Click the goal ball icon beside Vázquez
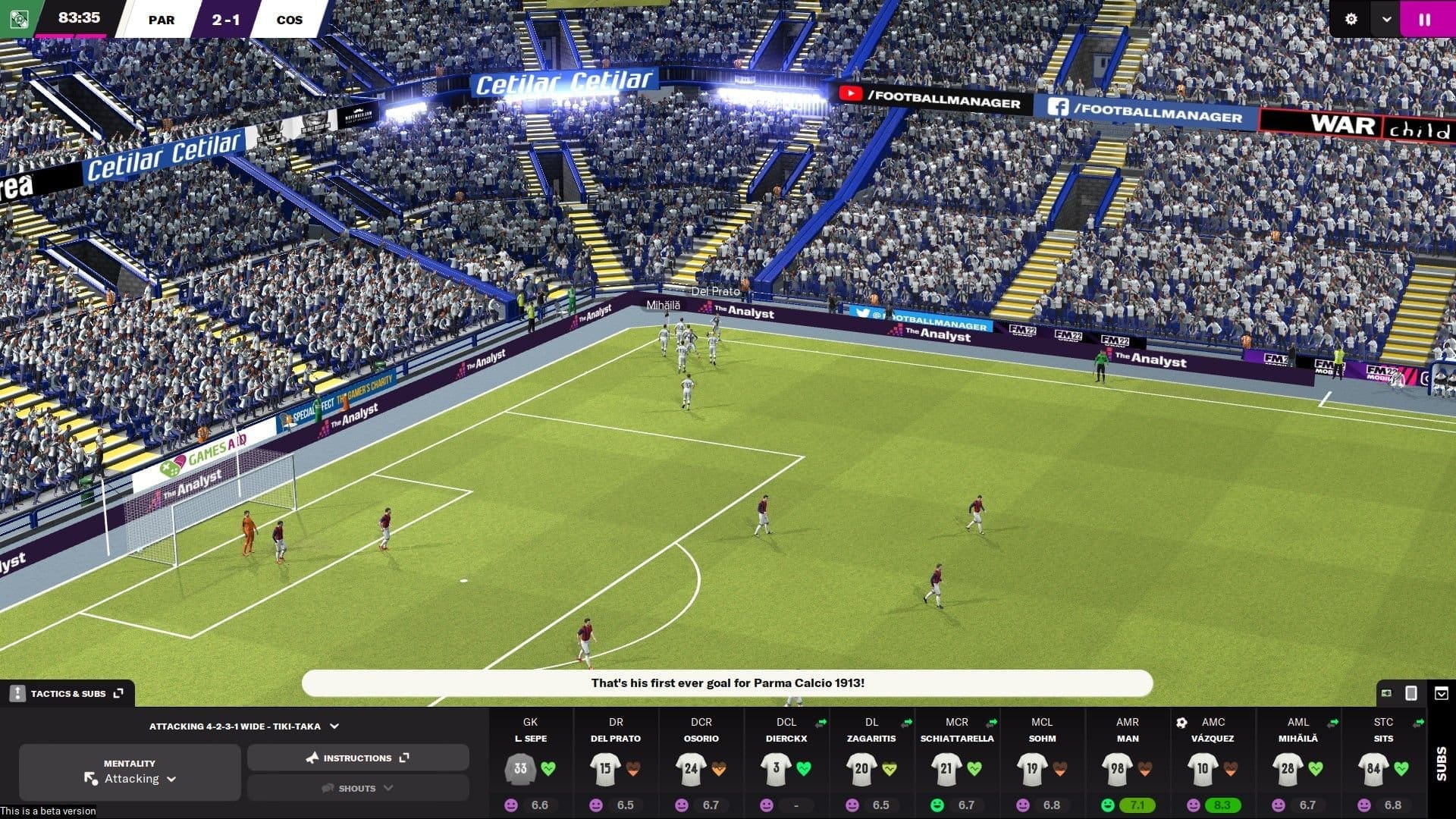This screenshot has width=1456, height=819. tap(1181, 723)
